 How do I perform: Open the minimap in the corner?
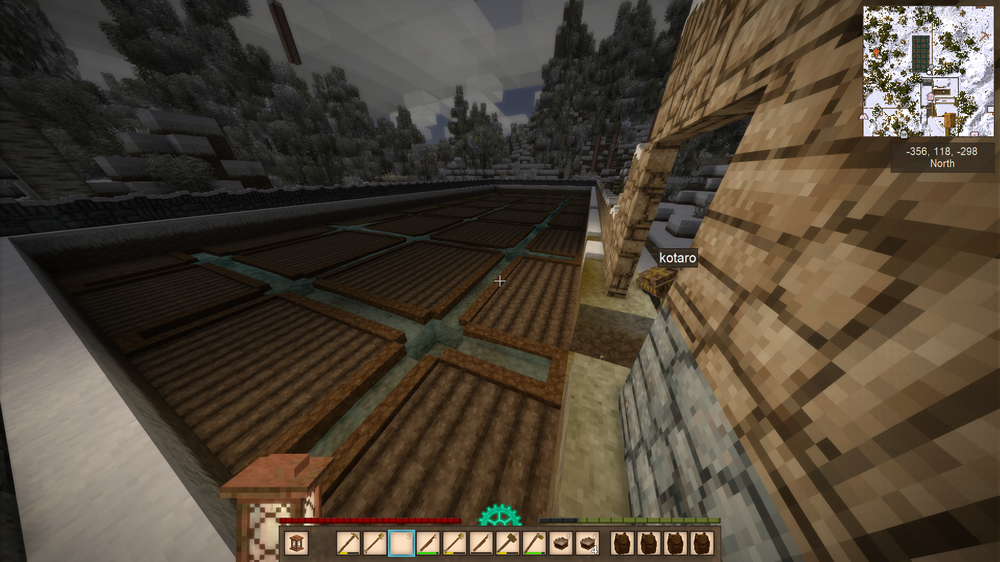[929, 72]
